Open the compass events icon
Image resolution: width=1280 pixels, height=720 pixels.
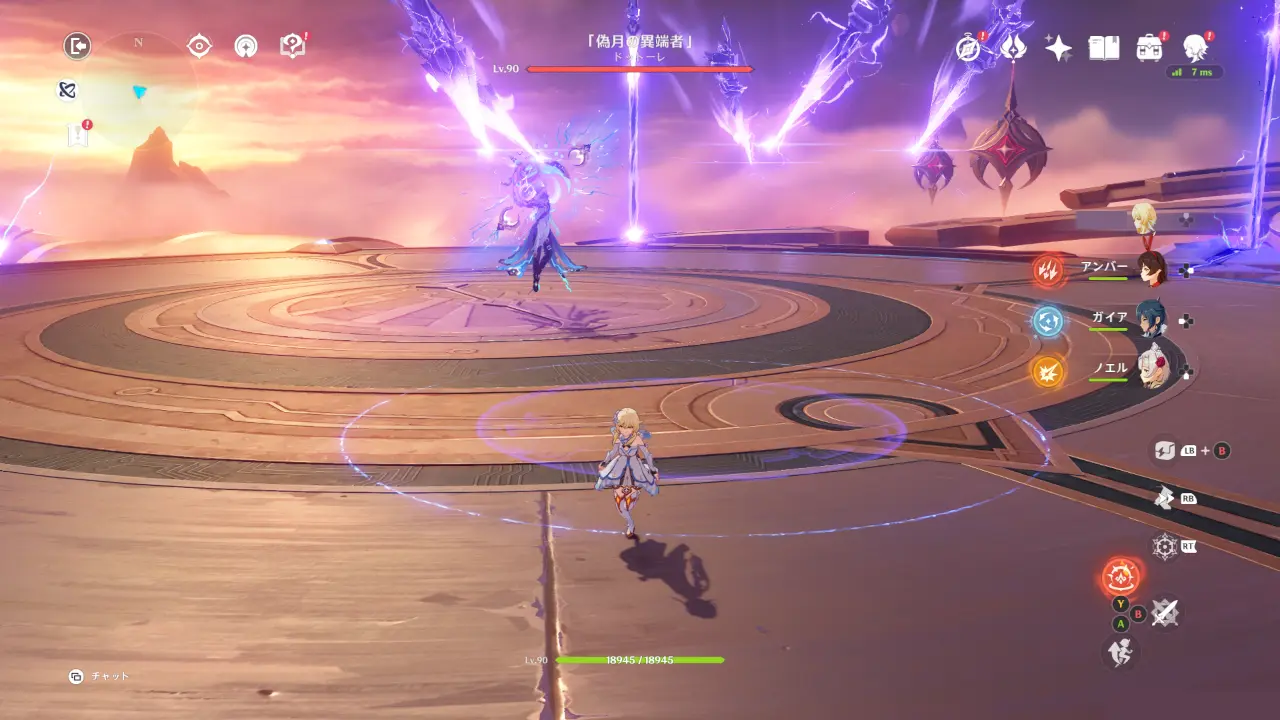click(x=967, y=47)
